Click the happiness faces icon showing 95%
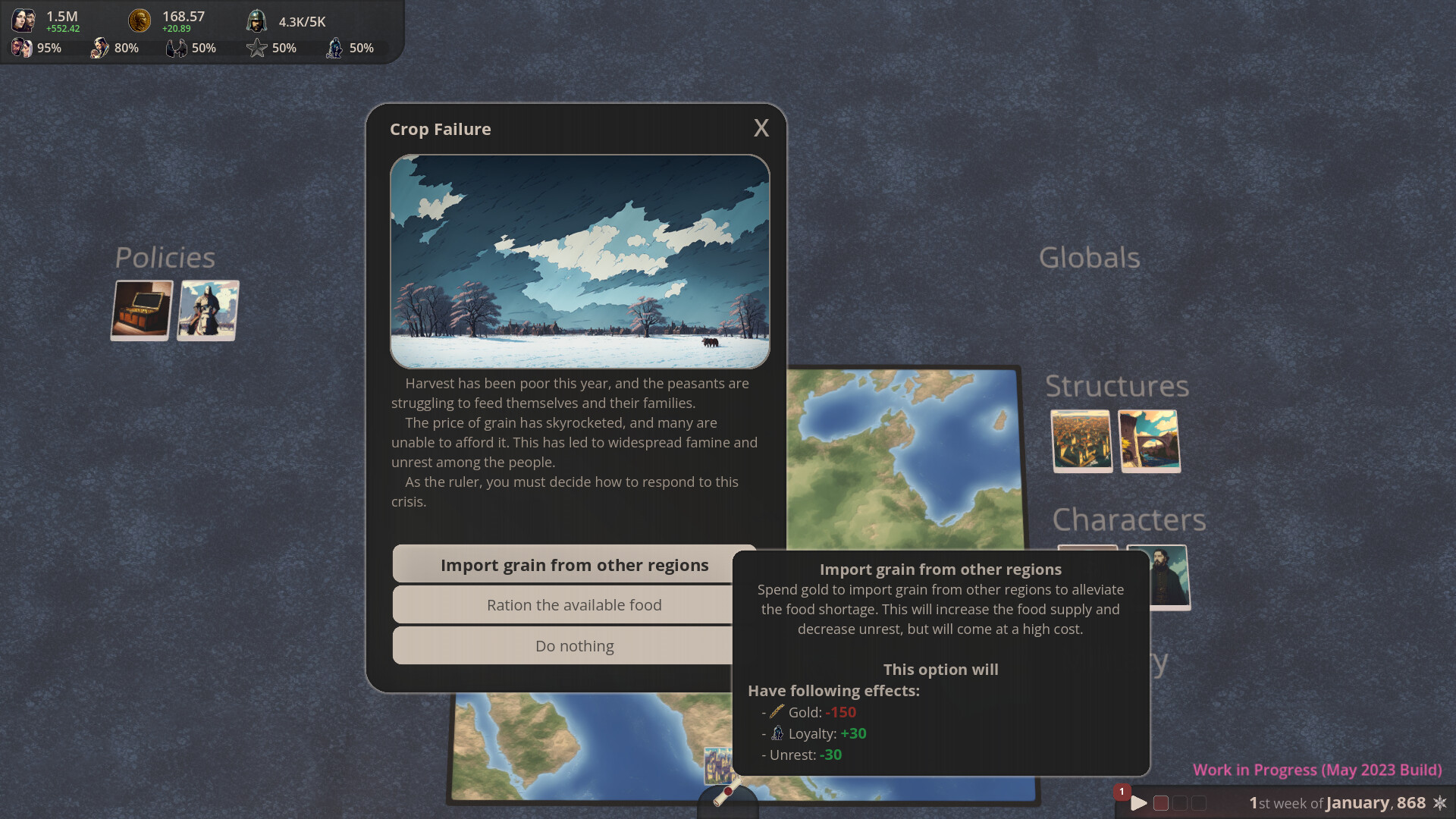 coord(21,48)
